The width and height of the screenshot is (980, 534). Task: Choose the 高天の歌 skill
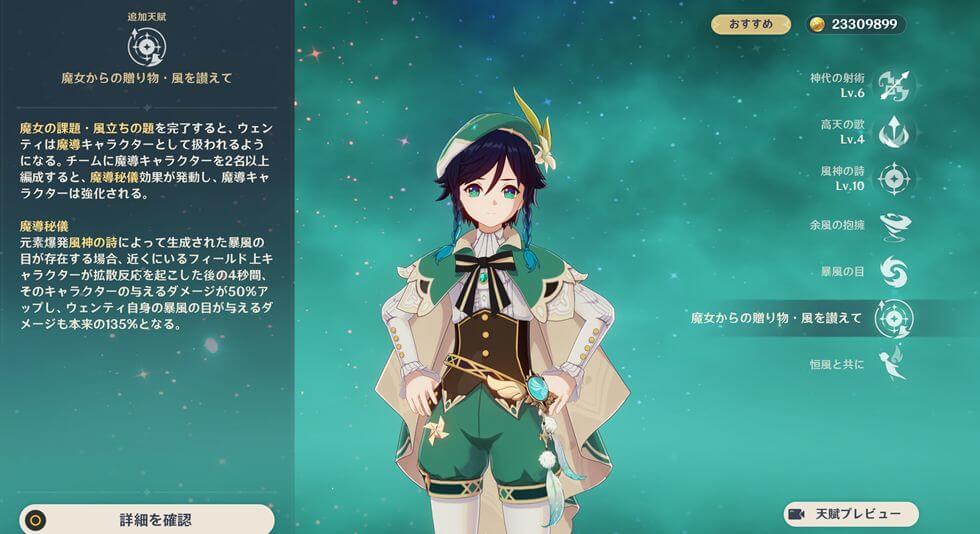click(x=891, y=132)
